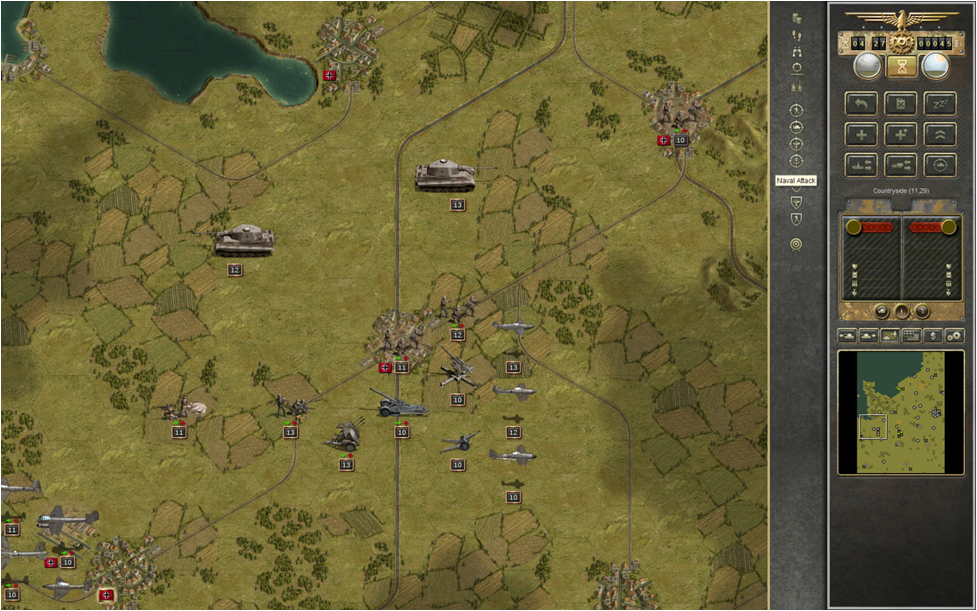
Task: Open the gears options button
Action: click(x=955, y=335)
